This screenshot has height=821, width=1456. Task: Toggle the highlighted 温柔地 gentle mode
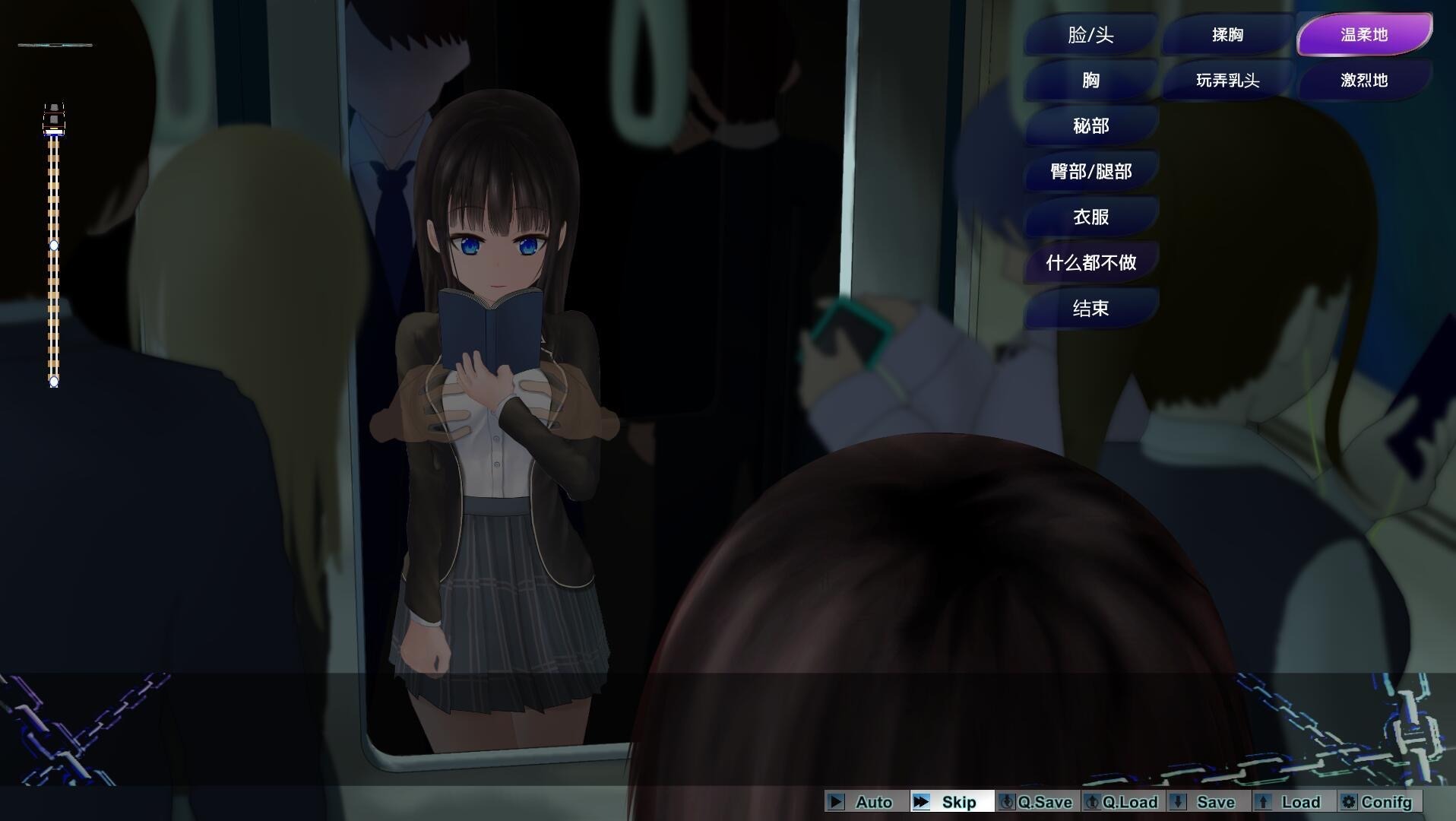click(1363, 34)
